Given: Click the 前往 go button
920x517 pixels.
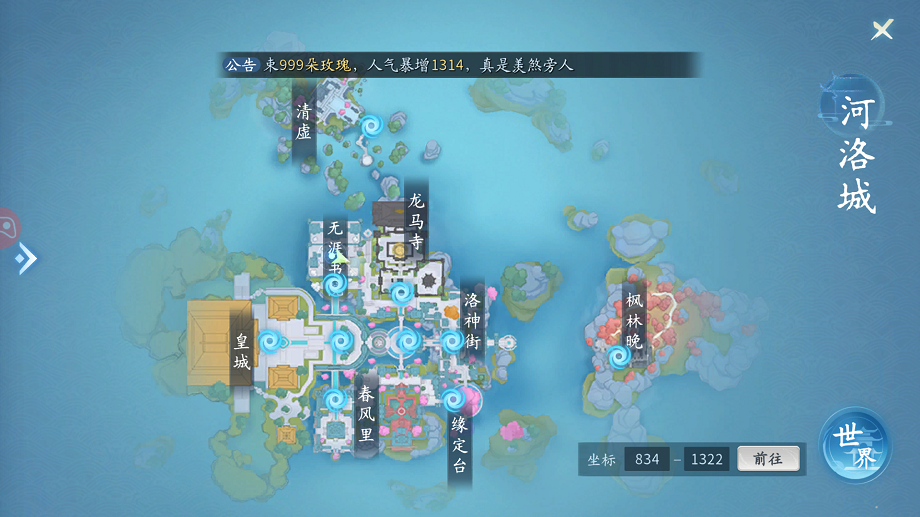Looking at the screenshot, I should [x=768, y=459].
